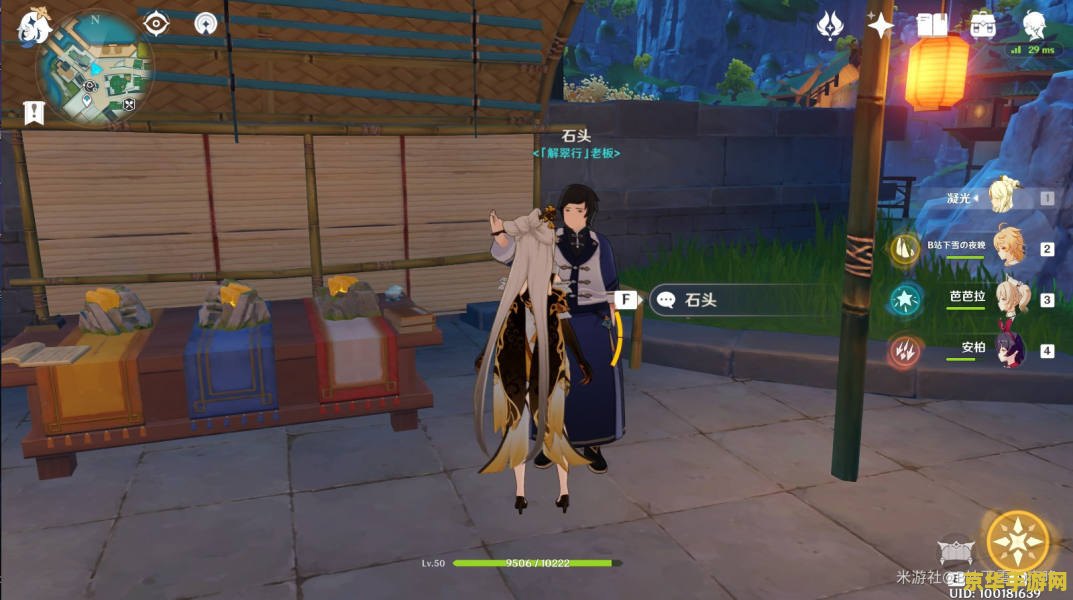1073x600 pixels.
Task: Open the Wish four-point star icon
Action: pyautogui.click(x=880, y=25)
